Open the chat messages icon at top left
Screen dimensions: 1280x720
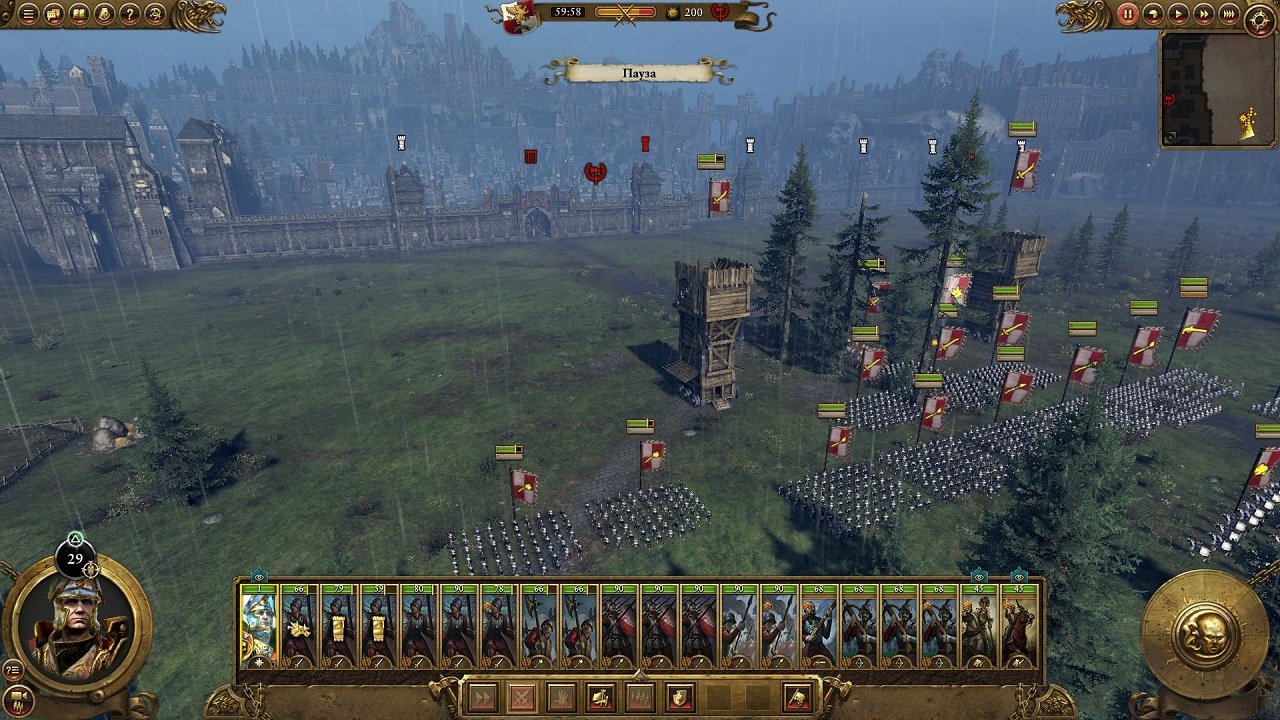54,13
